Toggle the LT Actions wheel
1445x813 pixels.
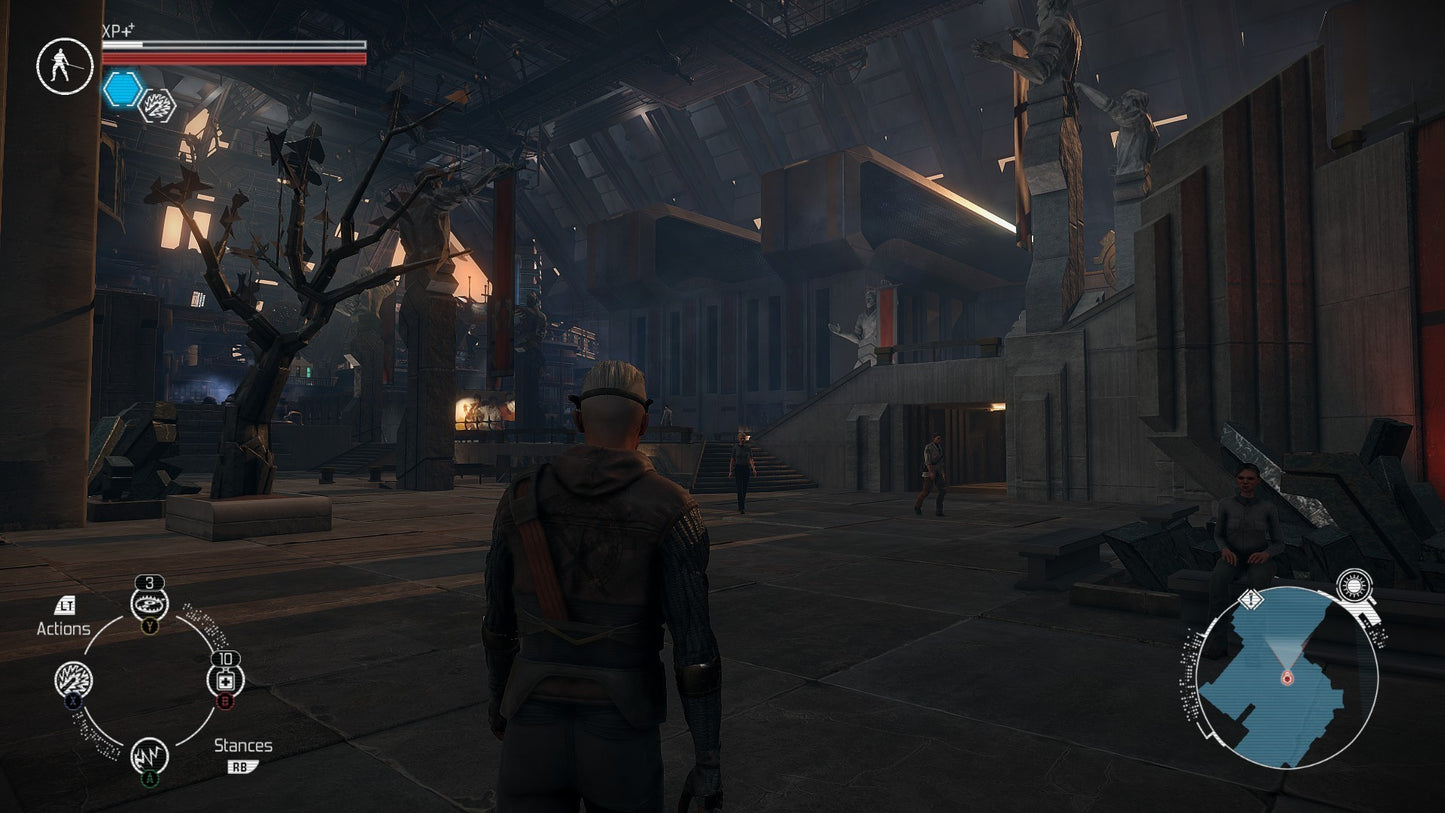pos(64,606)
